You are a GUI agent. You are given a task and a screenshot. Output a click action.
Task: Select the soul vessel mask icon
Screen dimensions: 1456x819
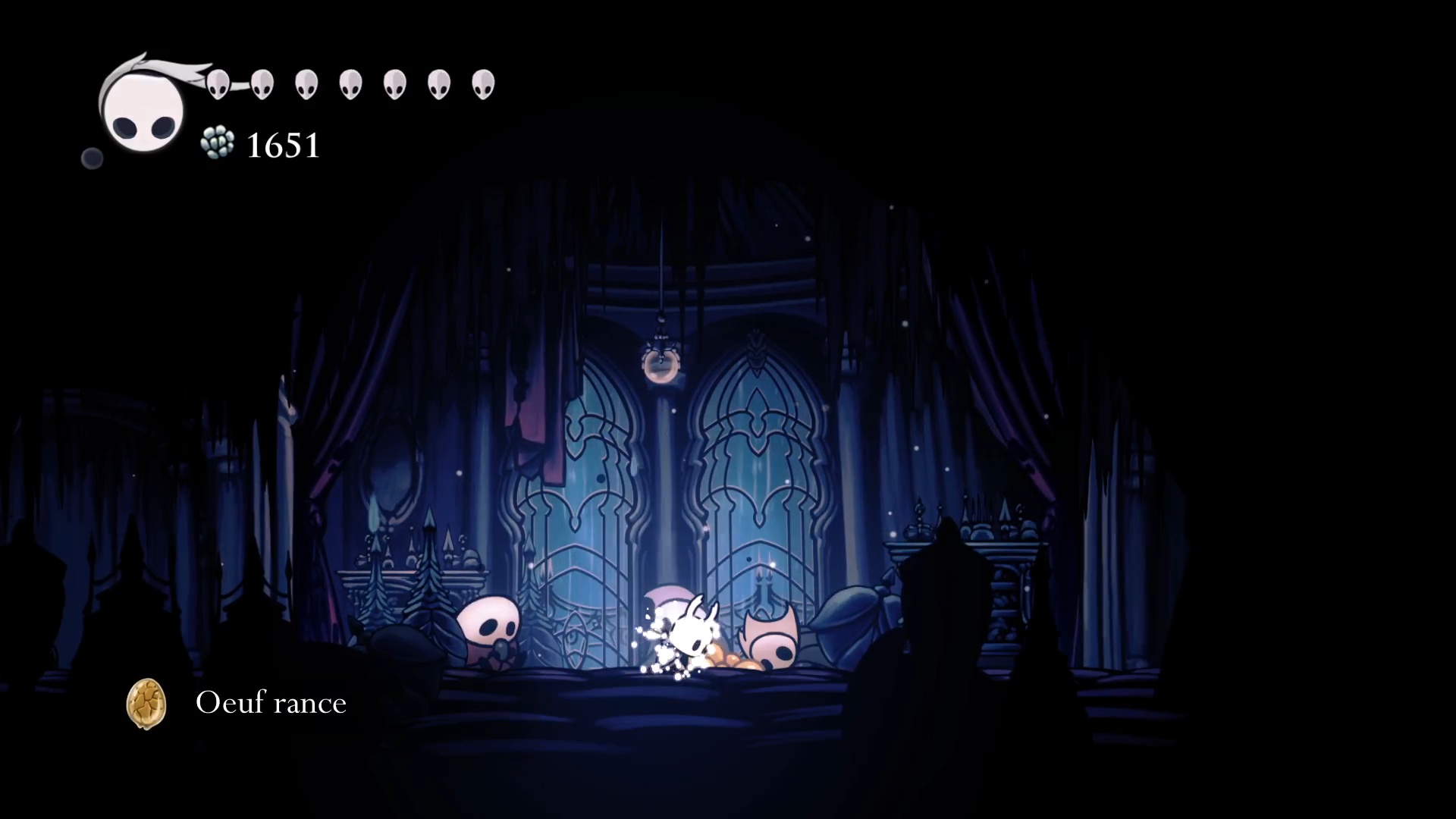point(143,110)
